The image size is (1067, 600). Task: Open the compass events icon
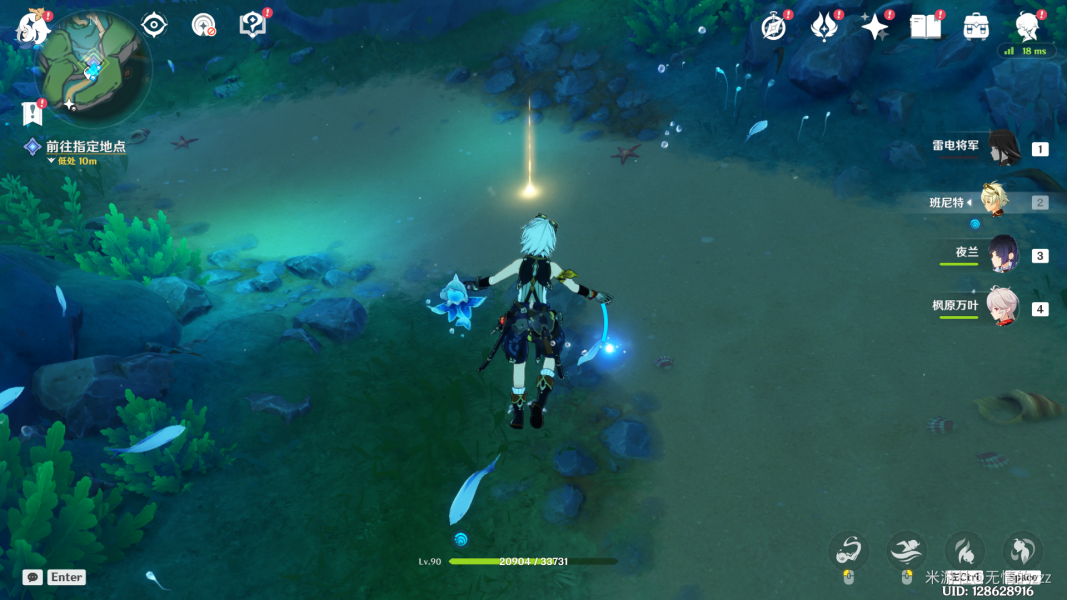(x=773, y=27)
